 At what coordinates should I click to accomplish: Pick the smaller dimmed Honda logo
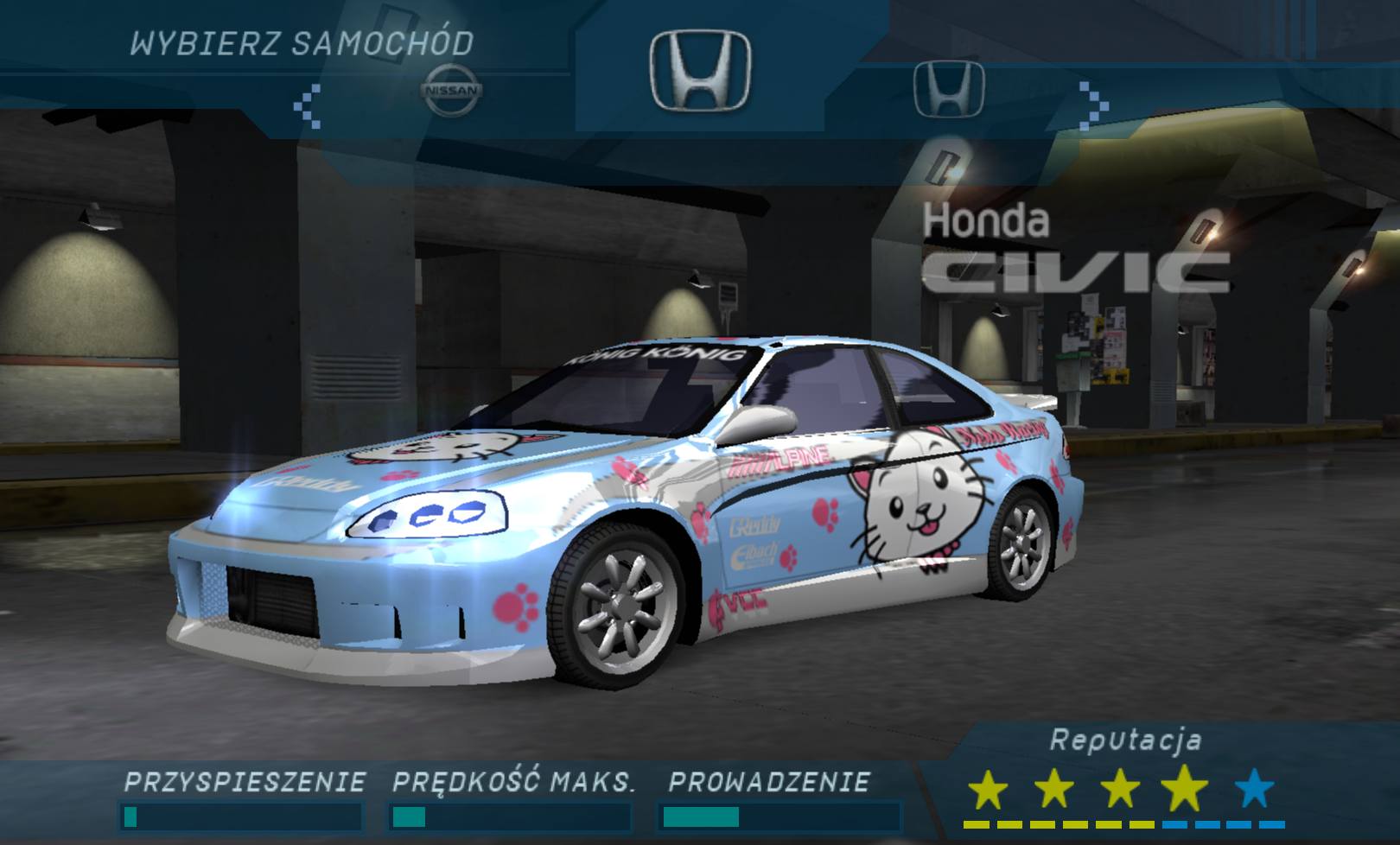949,89
